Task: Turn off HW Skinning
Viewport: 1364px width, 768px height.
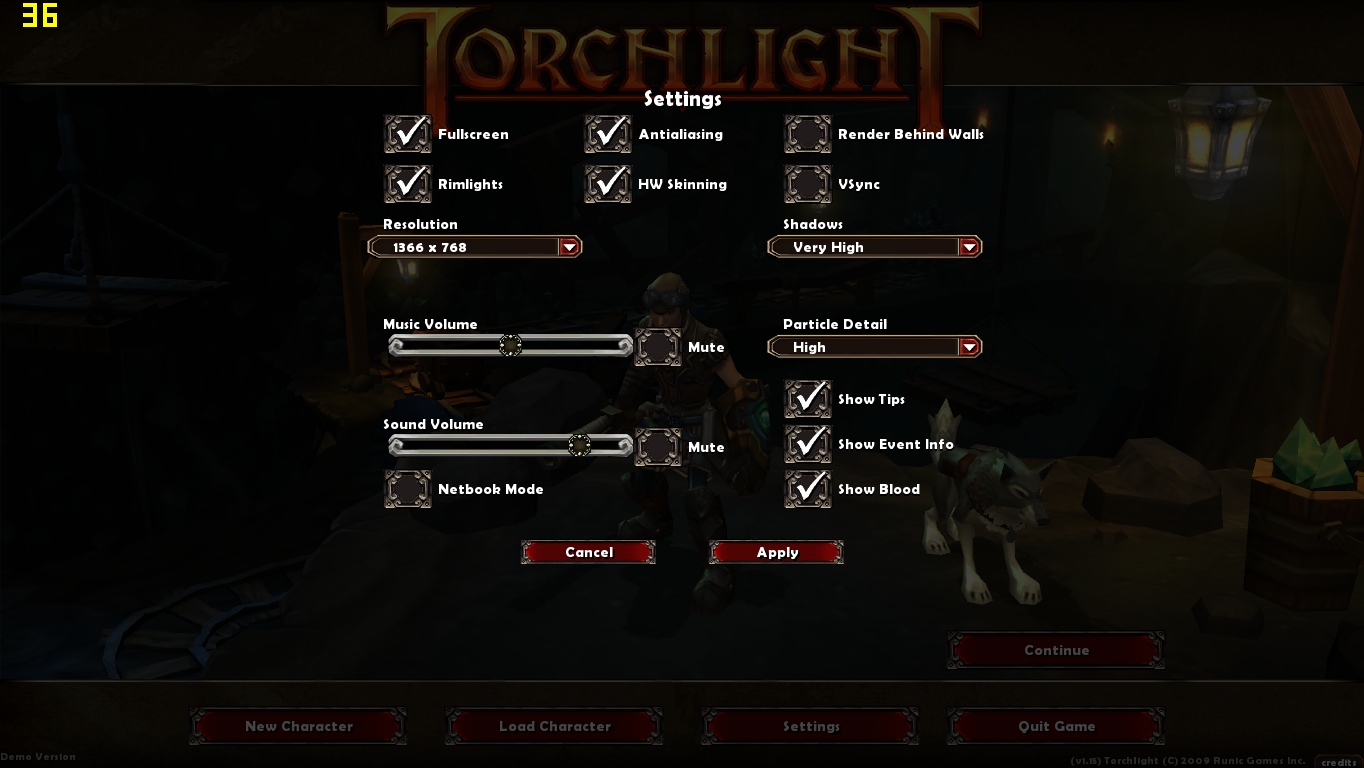Action: pyautogui.click(x=608, y=183)
